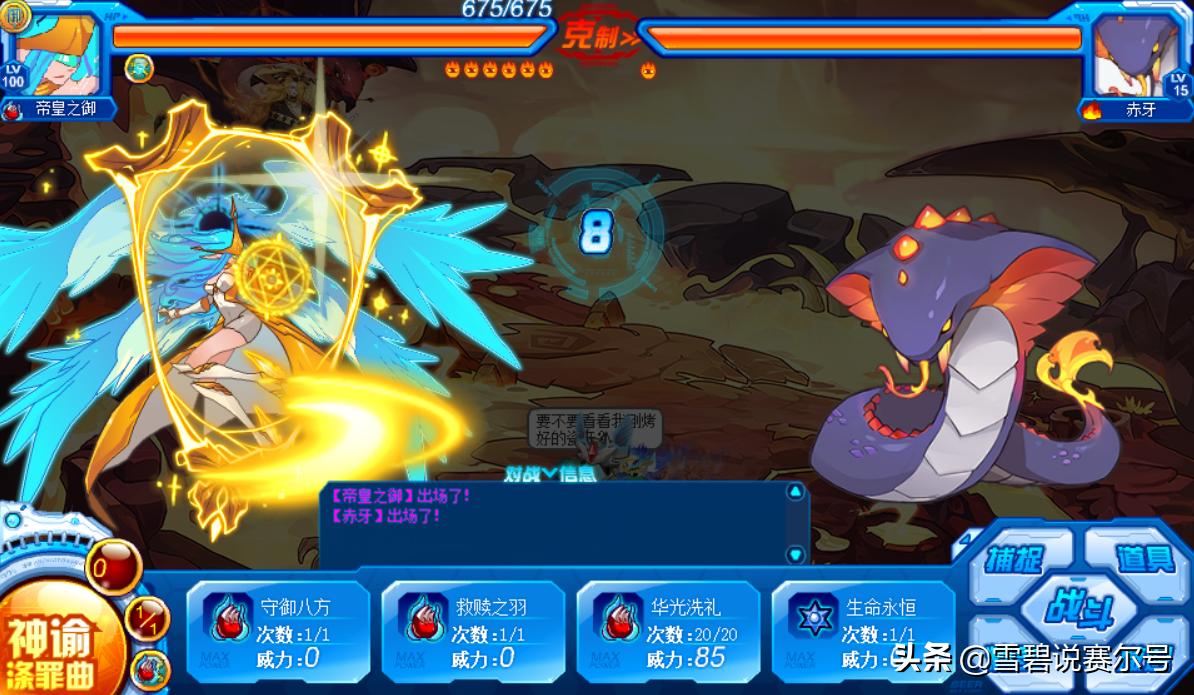Cast the 华光洗礼 attack skill
The width and height of the screenshot is (1194, 695).
click(x=667, y=632)
